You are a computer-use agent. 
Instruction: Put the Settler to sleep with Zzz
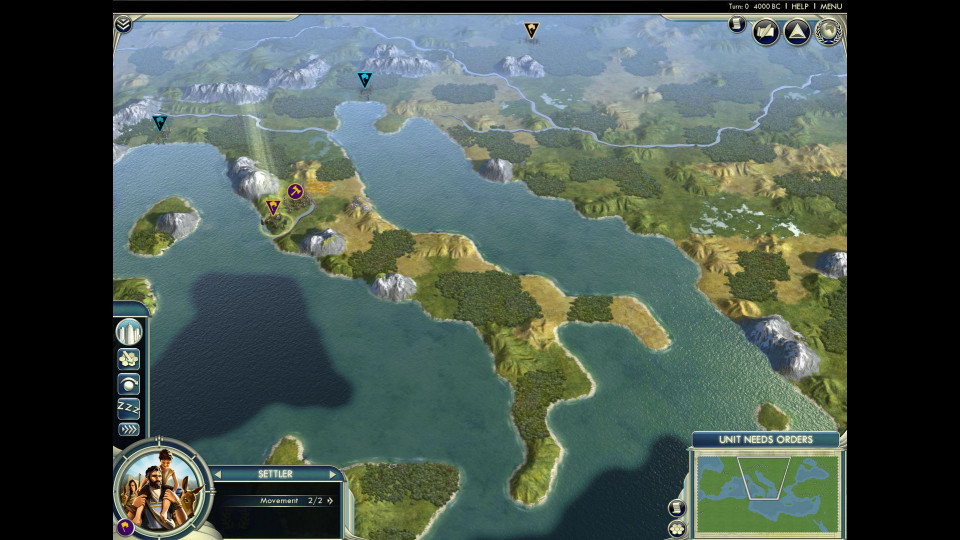click(129, 407)
